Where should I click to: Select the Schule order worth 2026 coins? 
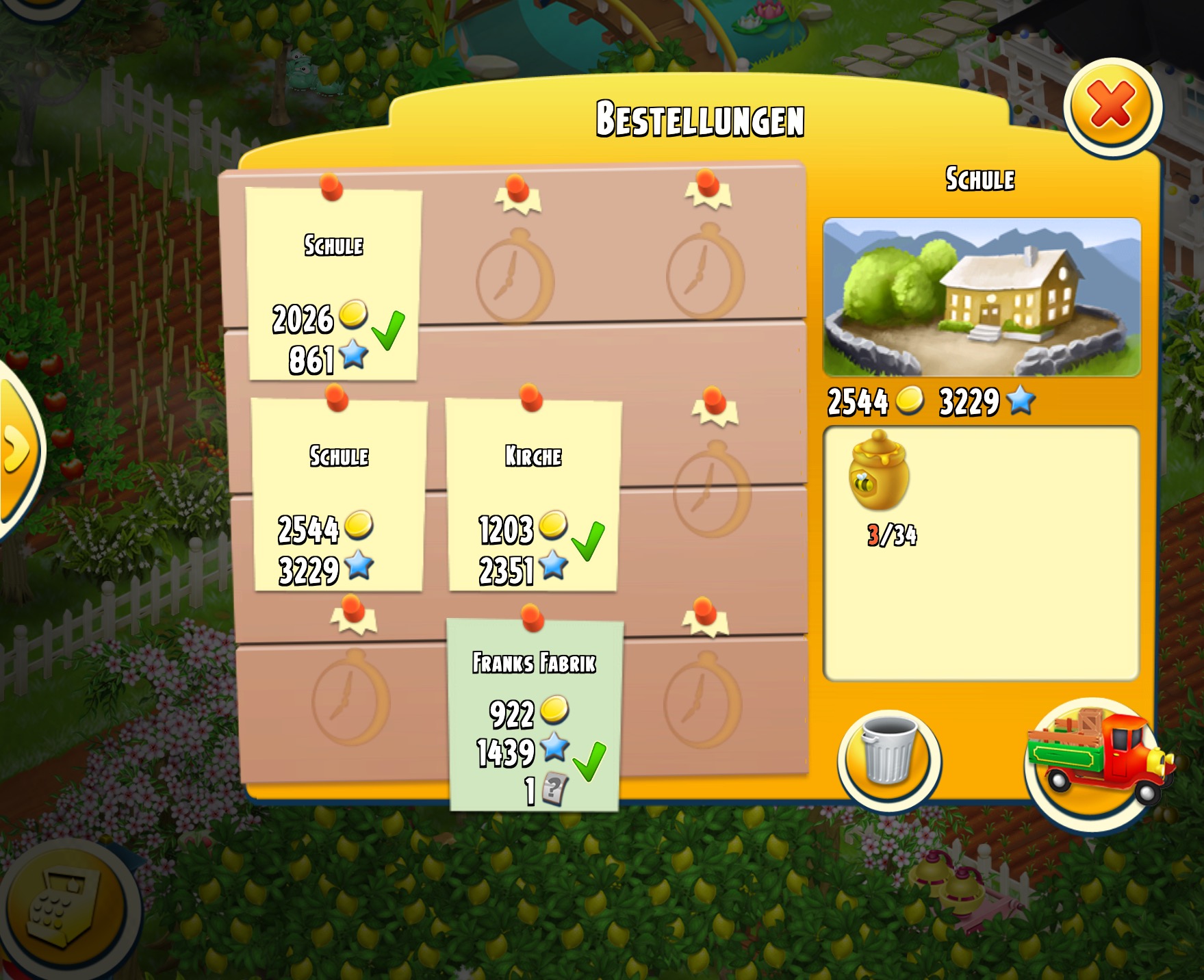[333, 285]
